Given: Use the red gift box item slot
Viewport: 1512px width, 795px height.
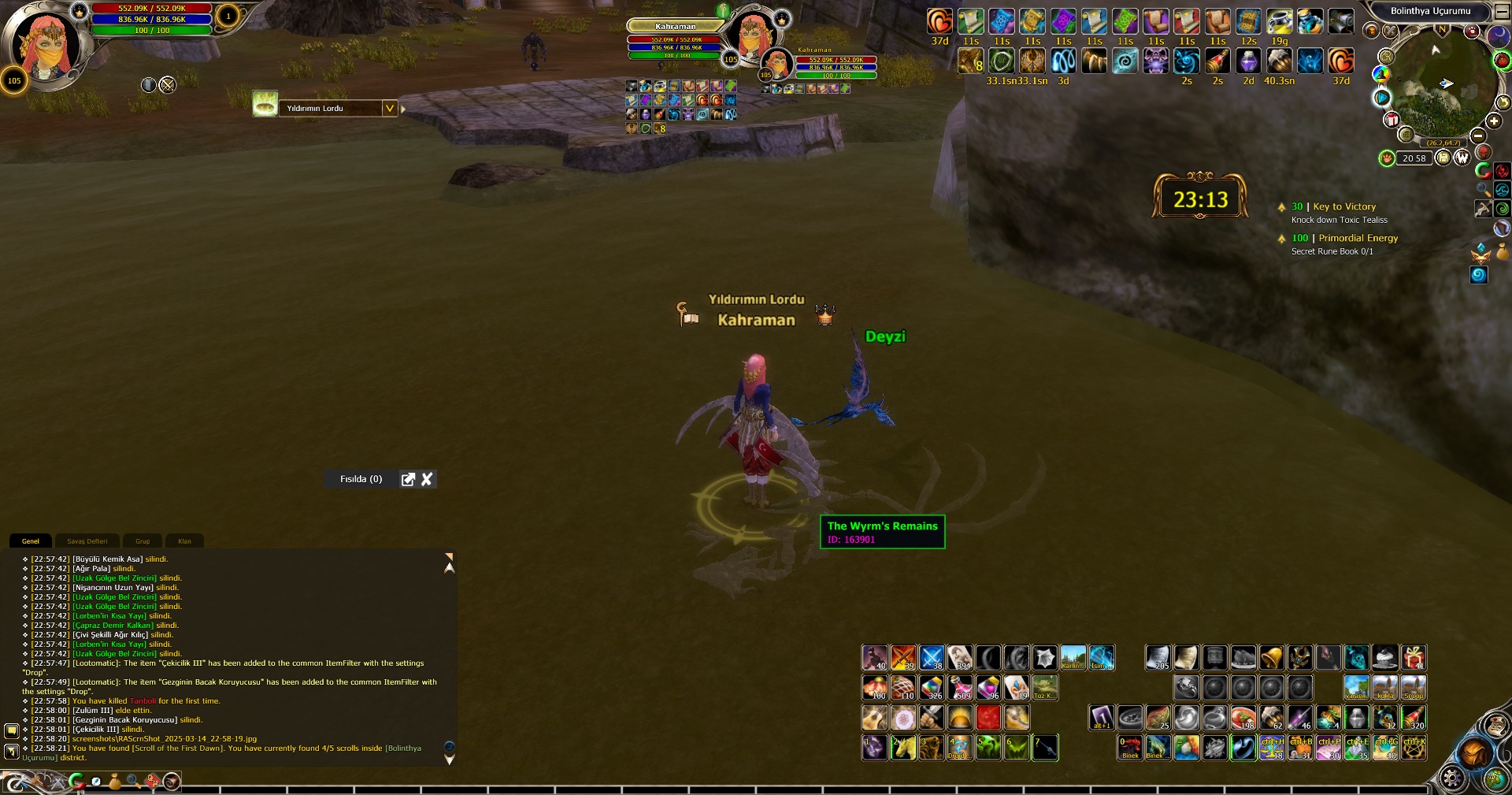Looking at the screenshot, I should (1414, 658).
